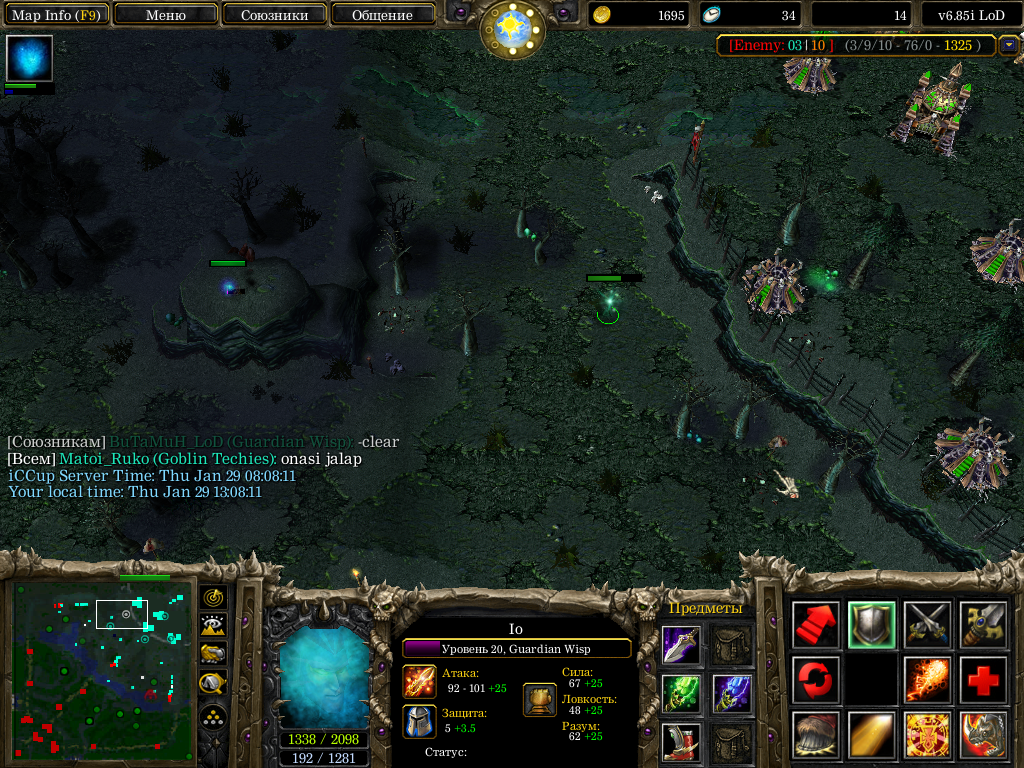Open the Союзники allies menu

click(x=273, y=15)
